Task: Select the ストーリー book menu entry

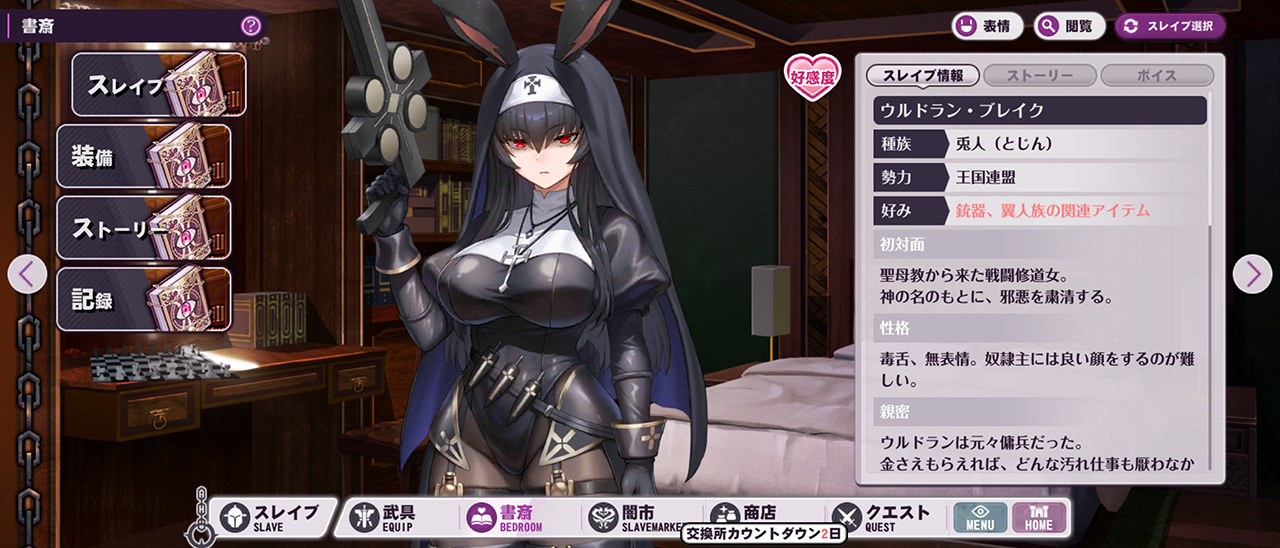Action: (x=143, y=228)
